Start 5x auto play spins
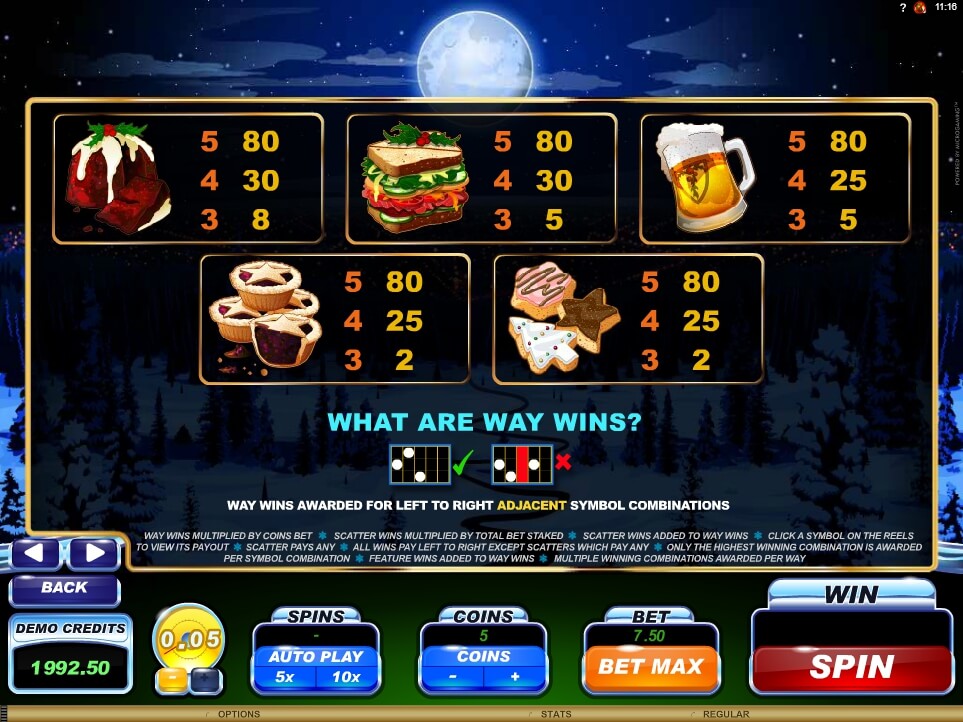 (x=285, y=677)
